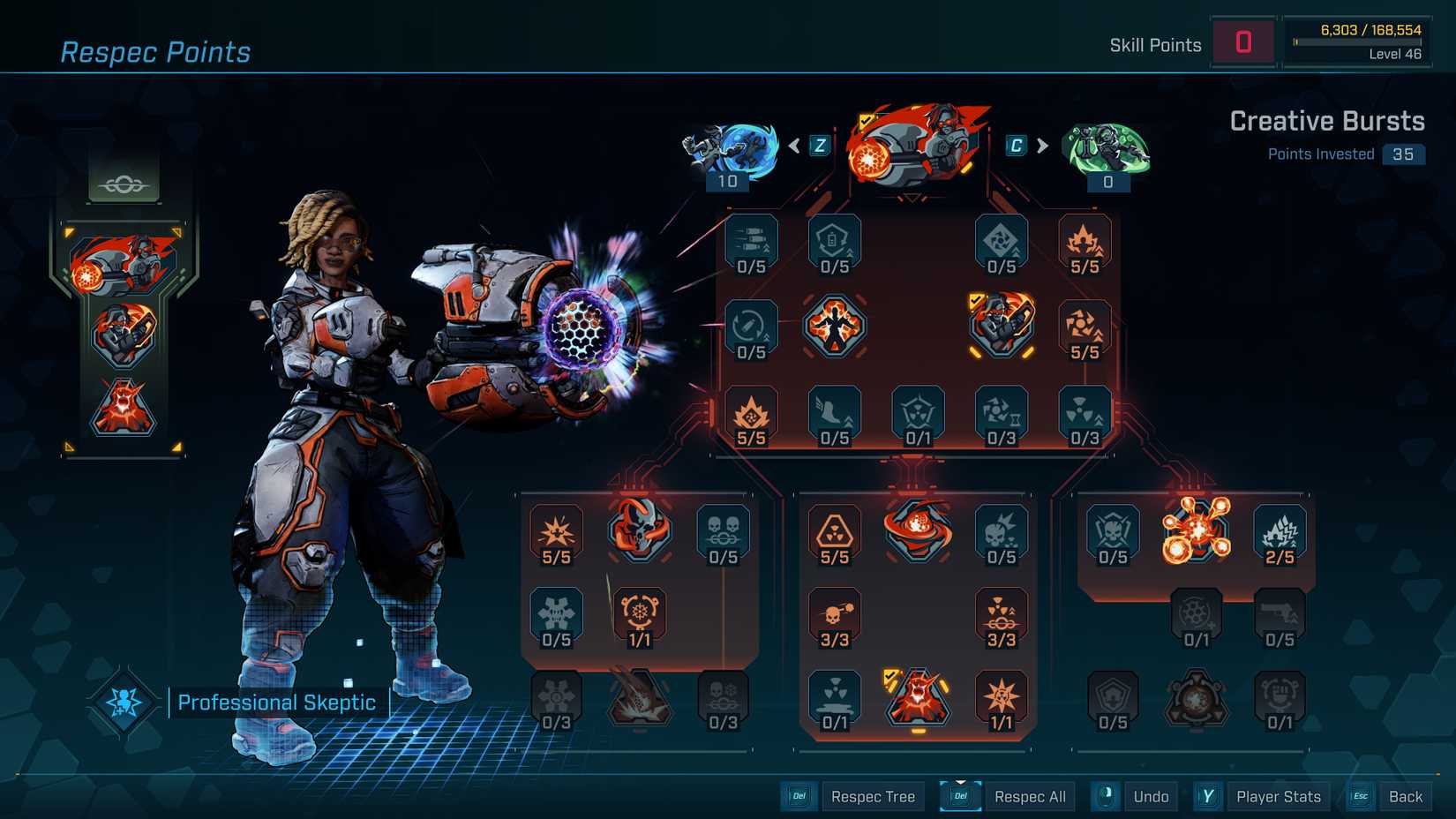Click the Level 46 experience progress bar
Viewport: 1456px width, 819px height.
pos(1356,41)
